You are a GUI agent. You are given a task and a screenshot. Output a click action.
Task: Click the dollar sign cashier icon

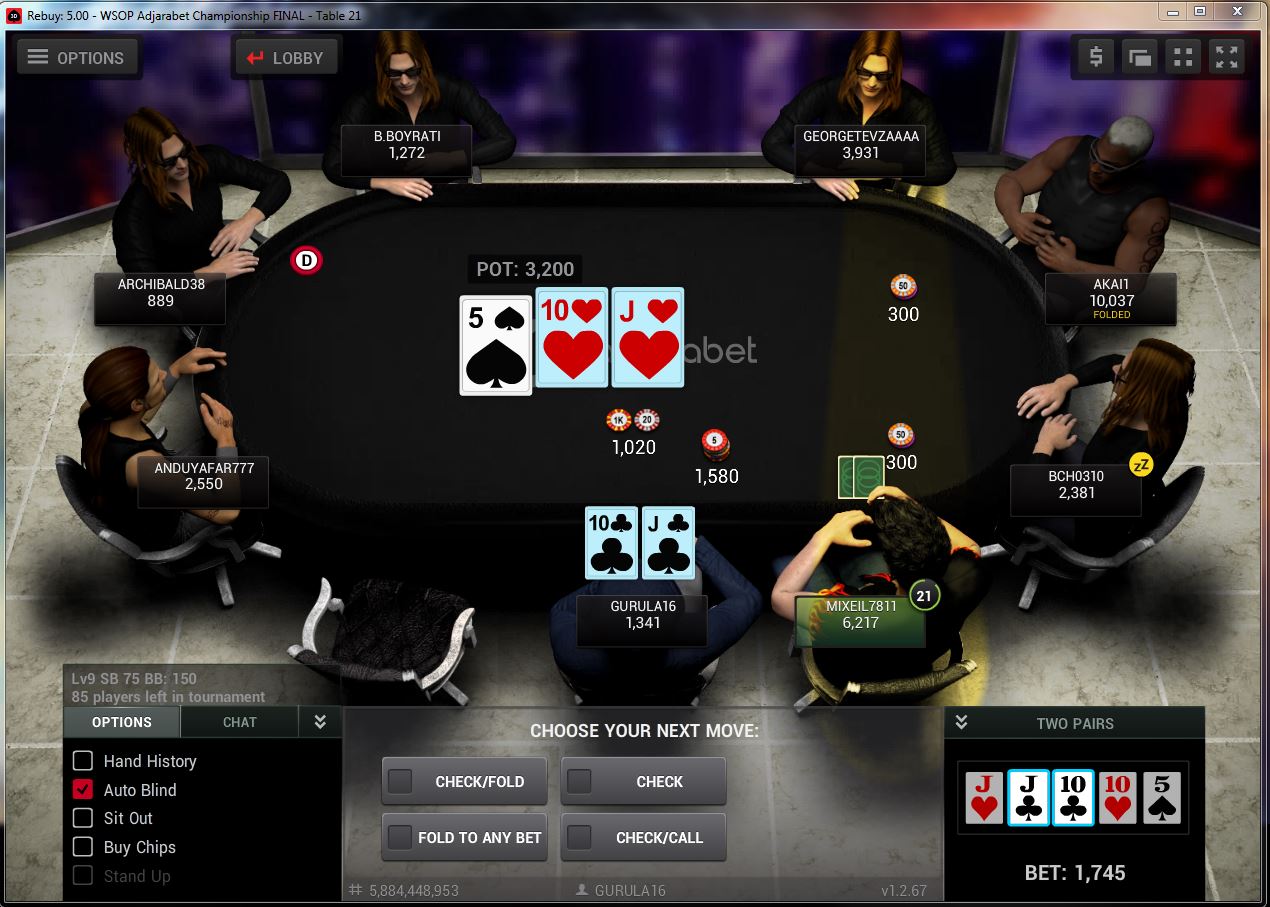(1096, 57)
